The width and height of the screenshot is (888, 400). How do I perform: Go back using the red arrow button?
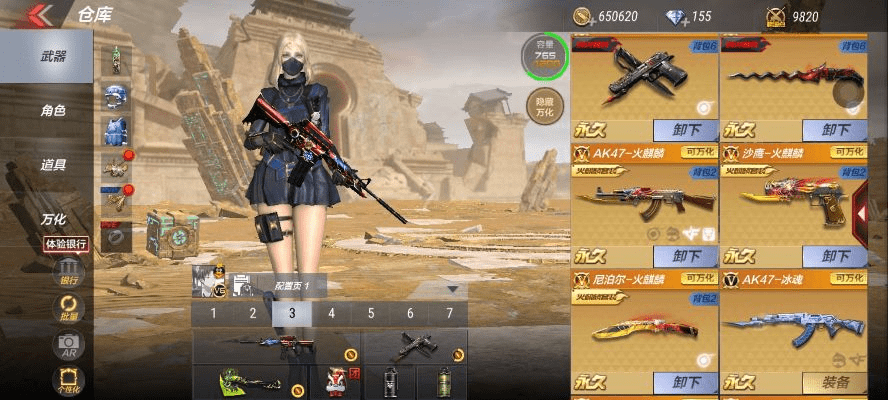click(40, 14)
